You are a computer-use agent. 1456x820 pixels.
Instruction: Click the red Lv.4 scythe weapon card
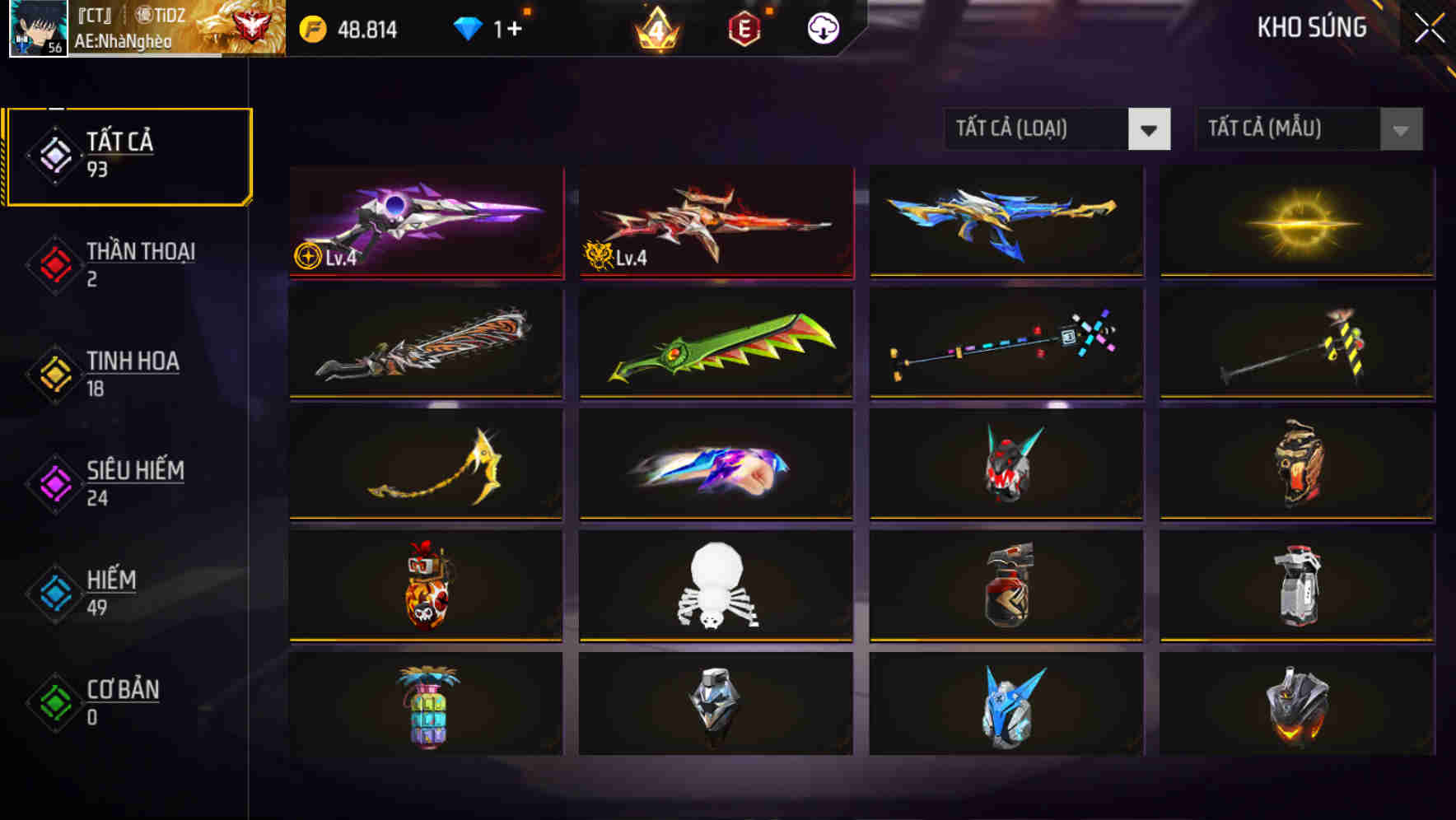pos(715,222)
